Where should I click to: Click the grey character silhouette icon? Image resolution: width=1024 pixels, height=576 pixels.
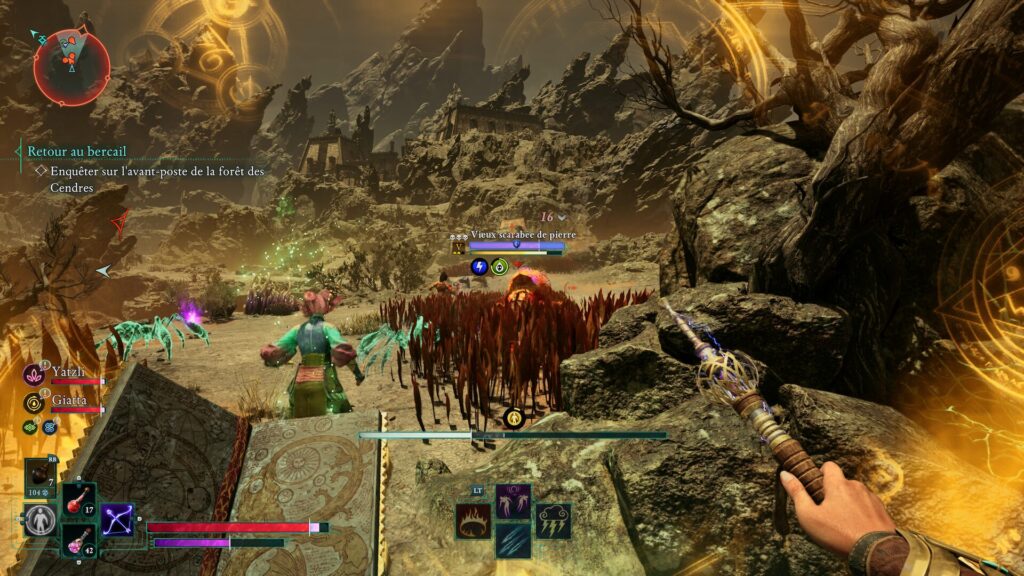pyautogui.click(x=39, y=519)
